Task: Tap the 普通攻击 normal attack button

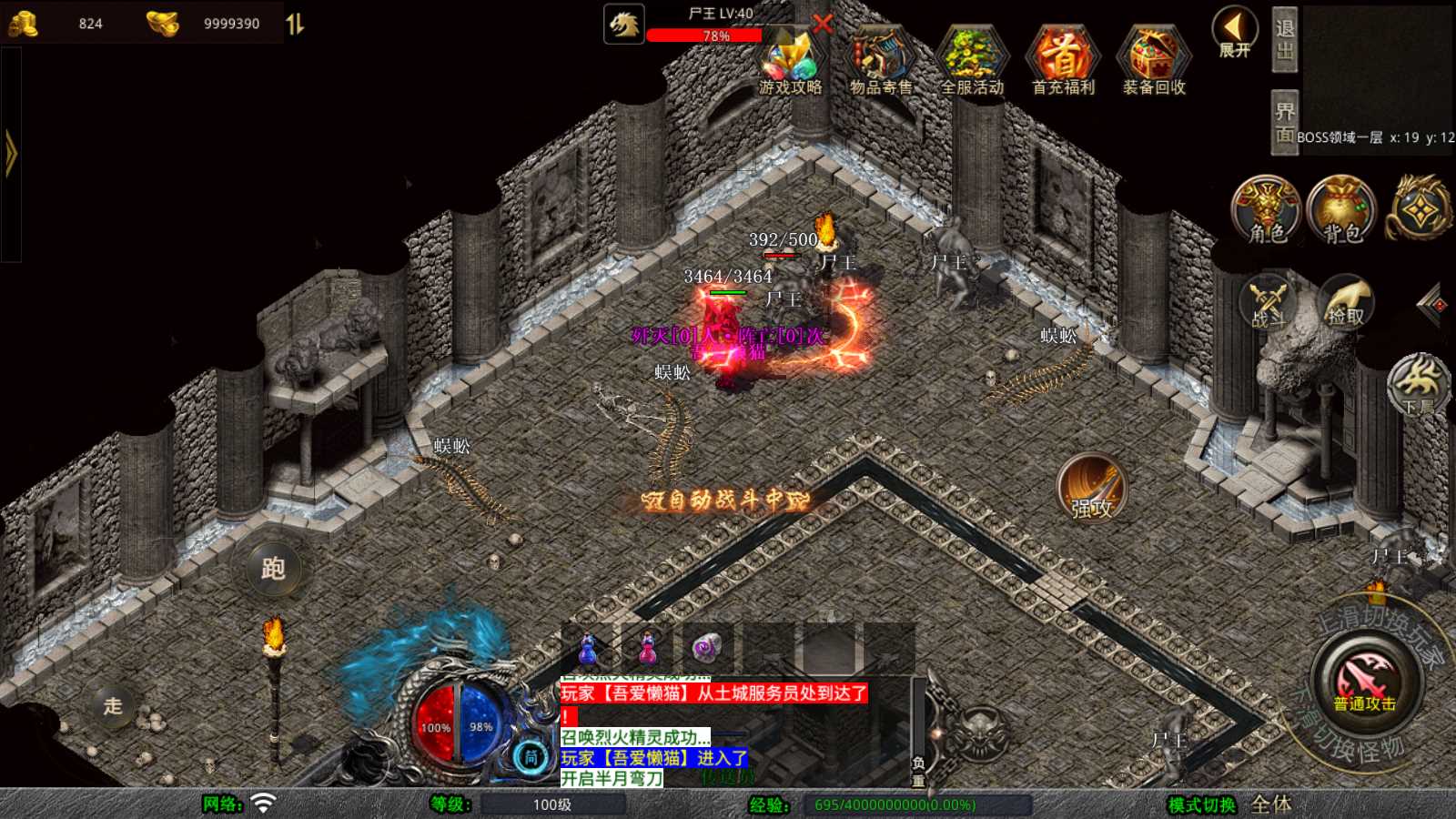Action: [1365, 682]
